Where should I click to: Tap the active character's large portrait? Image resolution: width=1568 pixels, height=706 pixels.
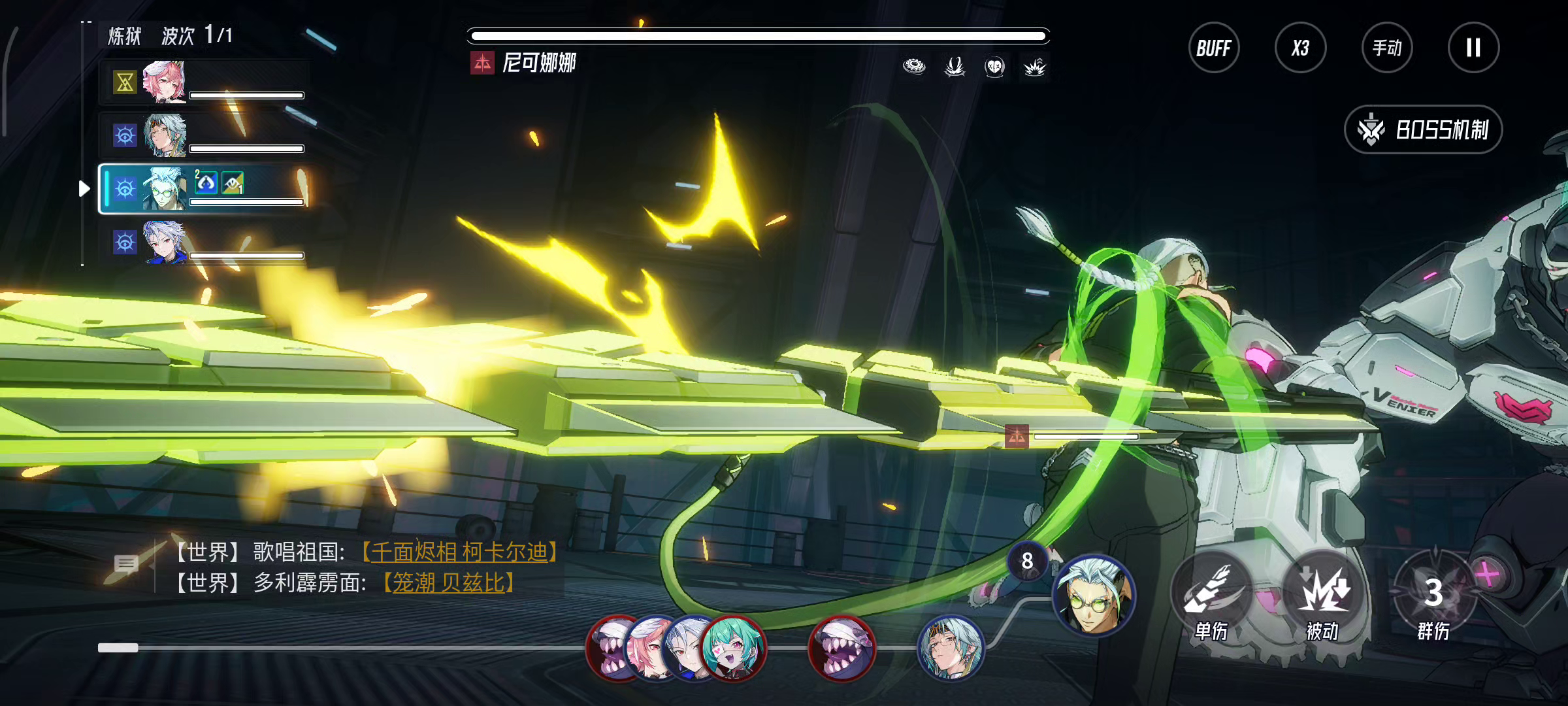coord(1094,595)
